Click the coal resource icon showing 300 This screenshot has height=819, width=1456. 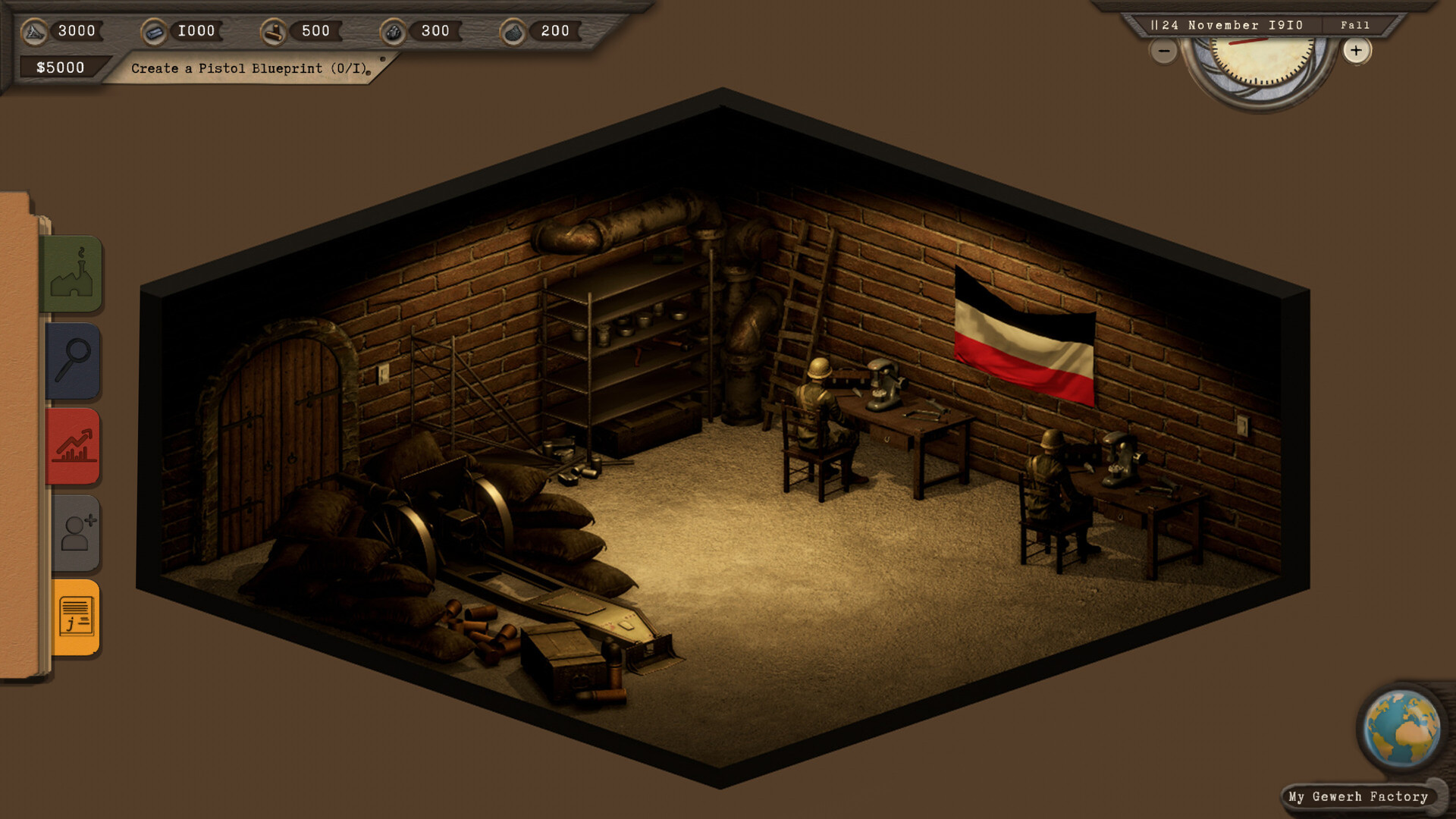[x=395, y=31]
